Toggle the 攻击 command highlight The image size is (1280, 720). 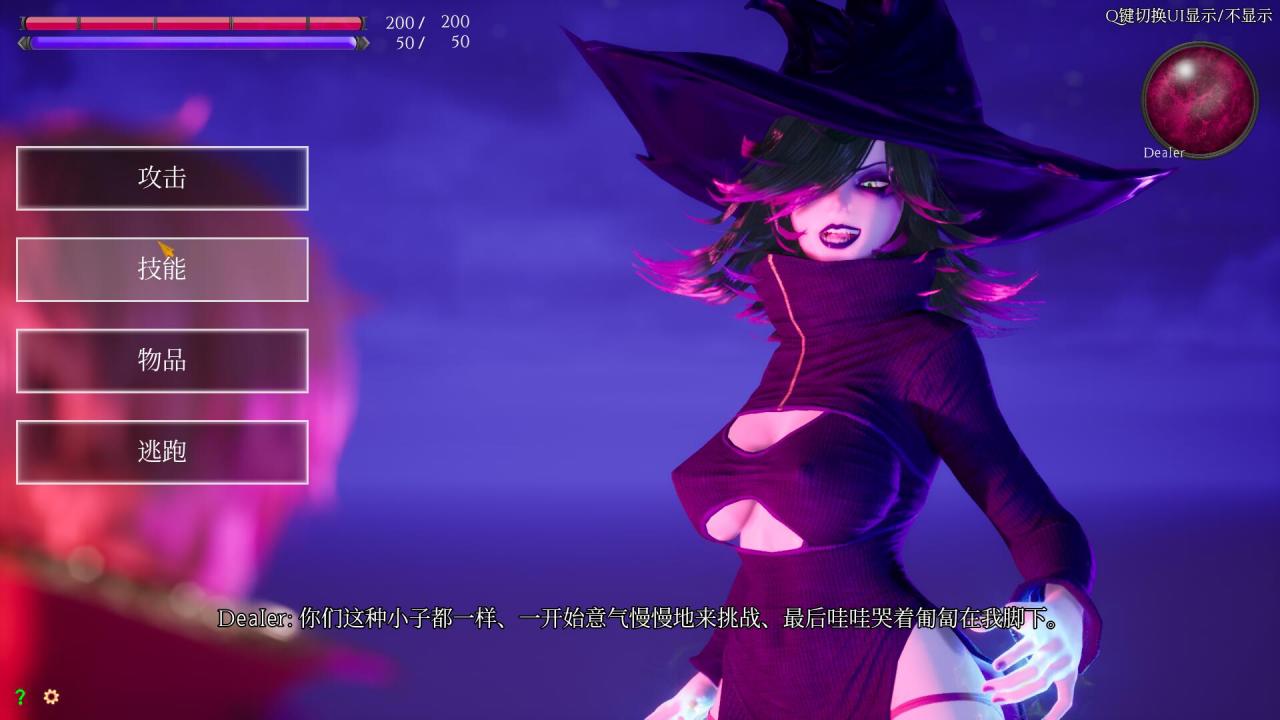tap(162, 178)
